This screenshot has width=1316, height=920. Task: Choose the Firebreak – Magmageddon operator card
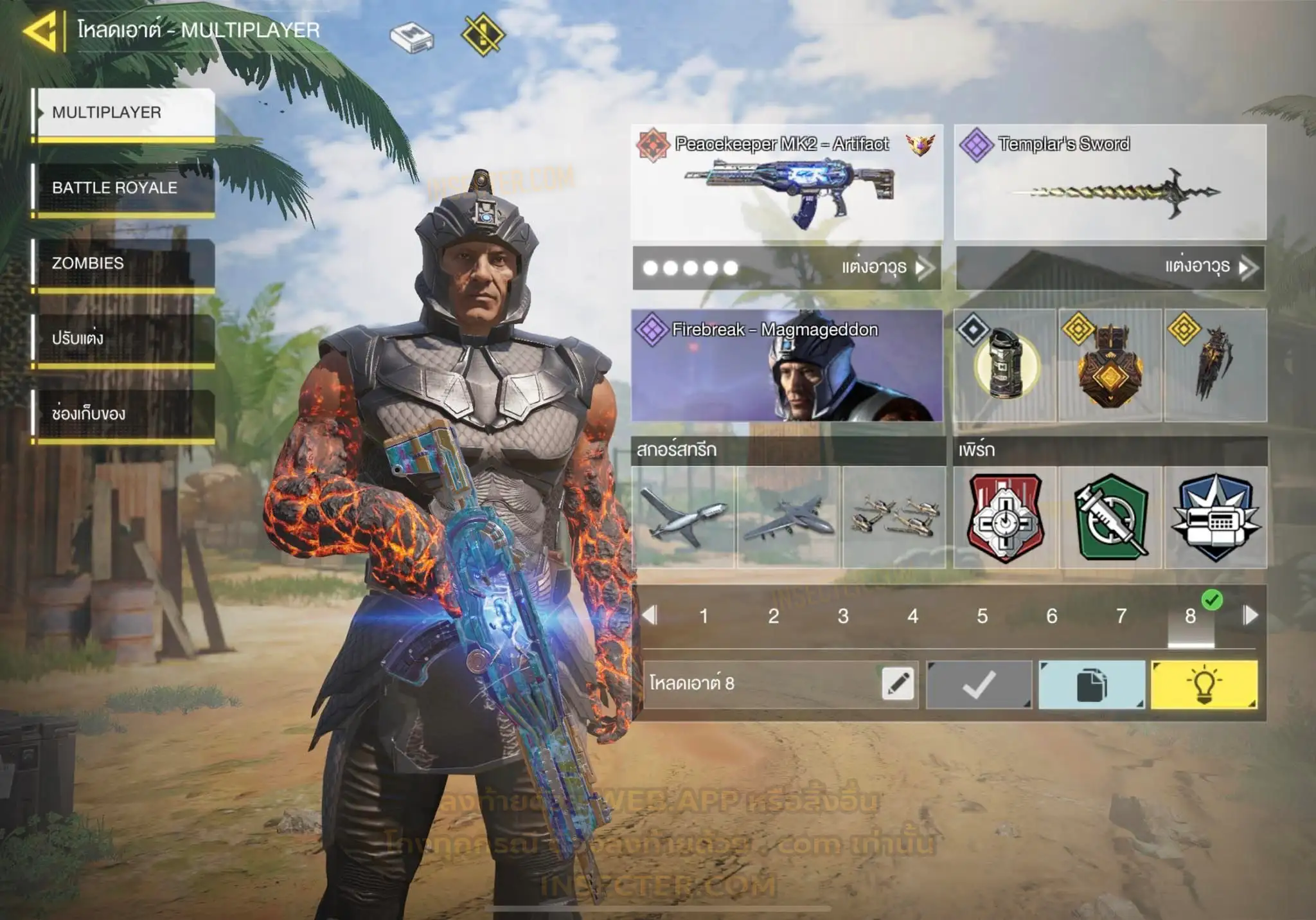pyautogui.click(x=787, y=366)
